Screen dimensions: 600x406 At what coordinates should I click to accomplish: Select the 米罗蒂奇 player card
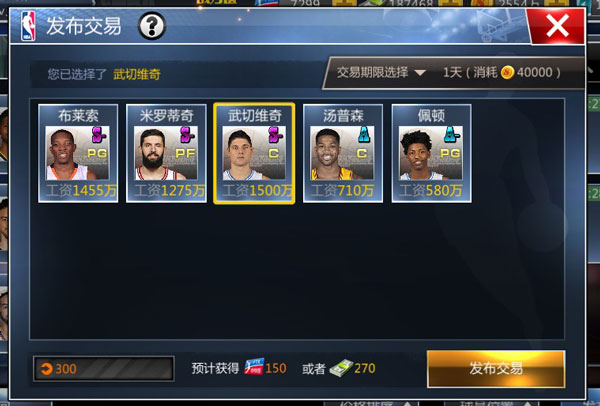pos(166,153)
